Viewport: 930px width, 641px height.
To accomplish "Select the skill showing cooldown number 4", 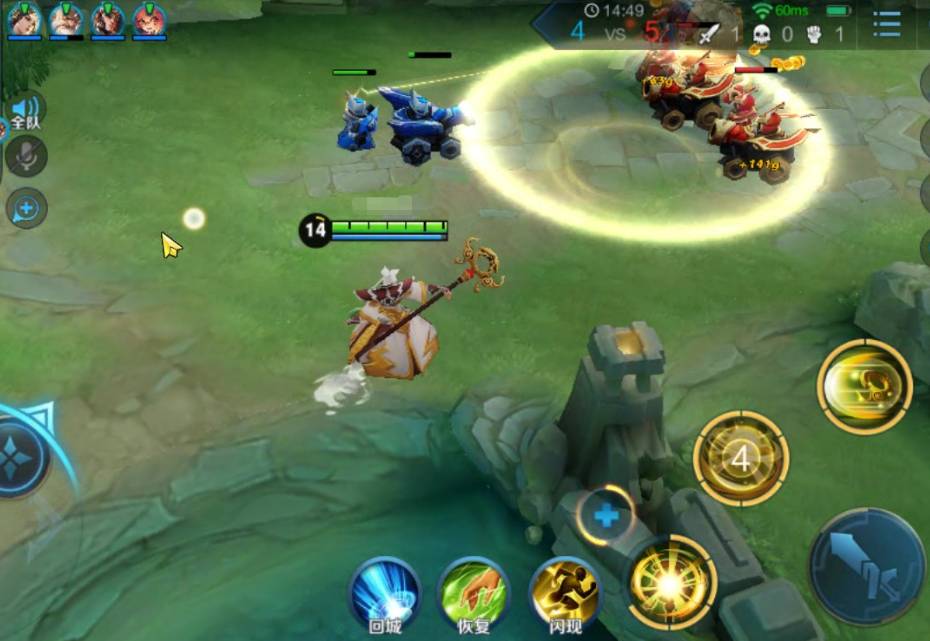I will point(741,459).
